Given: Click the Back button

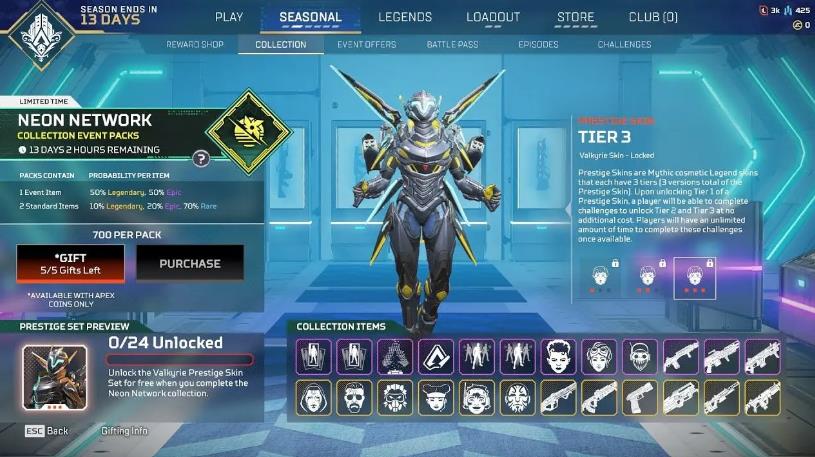Looking at the screenshot, I should [48, 431].
